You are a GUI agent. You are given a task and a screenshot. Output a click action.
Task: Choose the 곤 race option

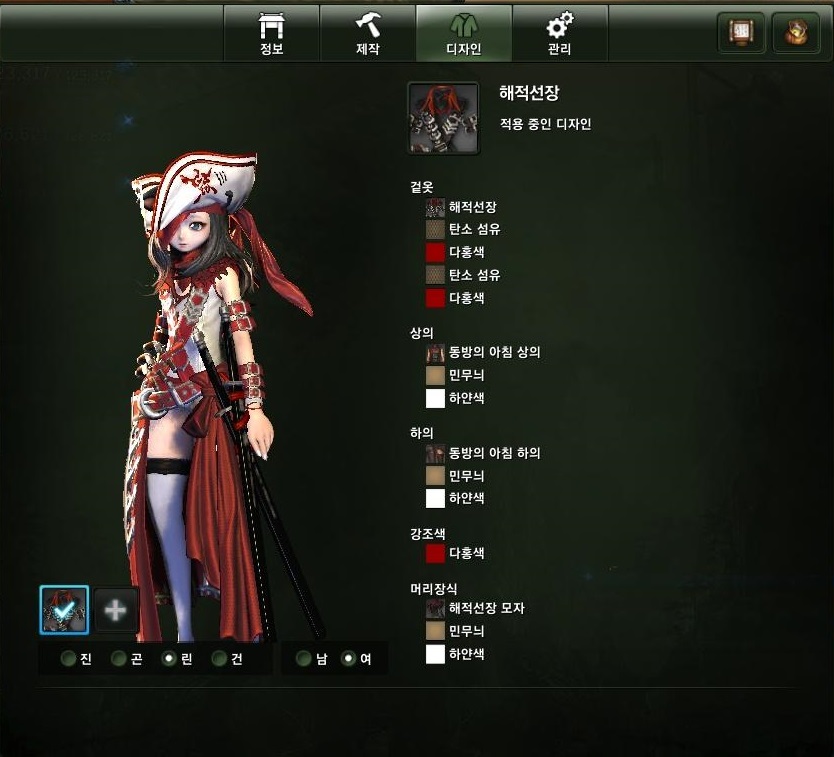pos(119,659)
